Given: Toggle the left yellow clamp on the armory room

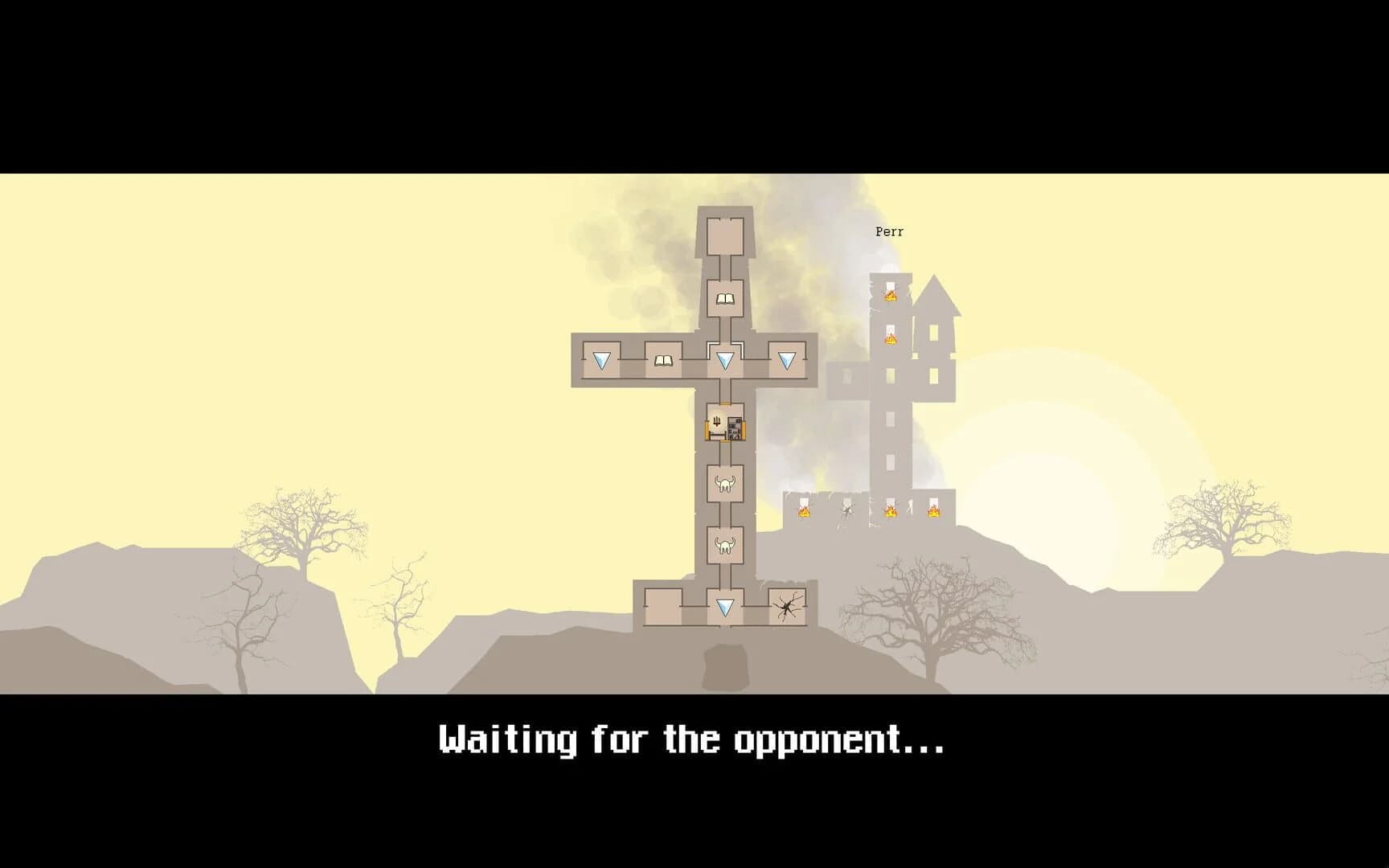Looking at the screenshot, I should click(707, 430).
